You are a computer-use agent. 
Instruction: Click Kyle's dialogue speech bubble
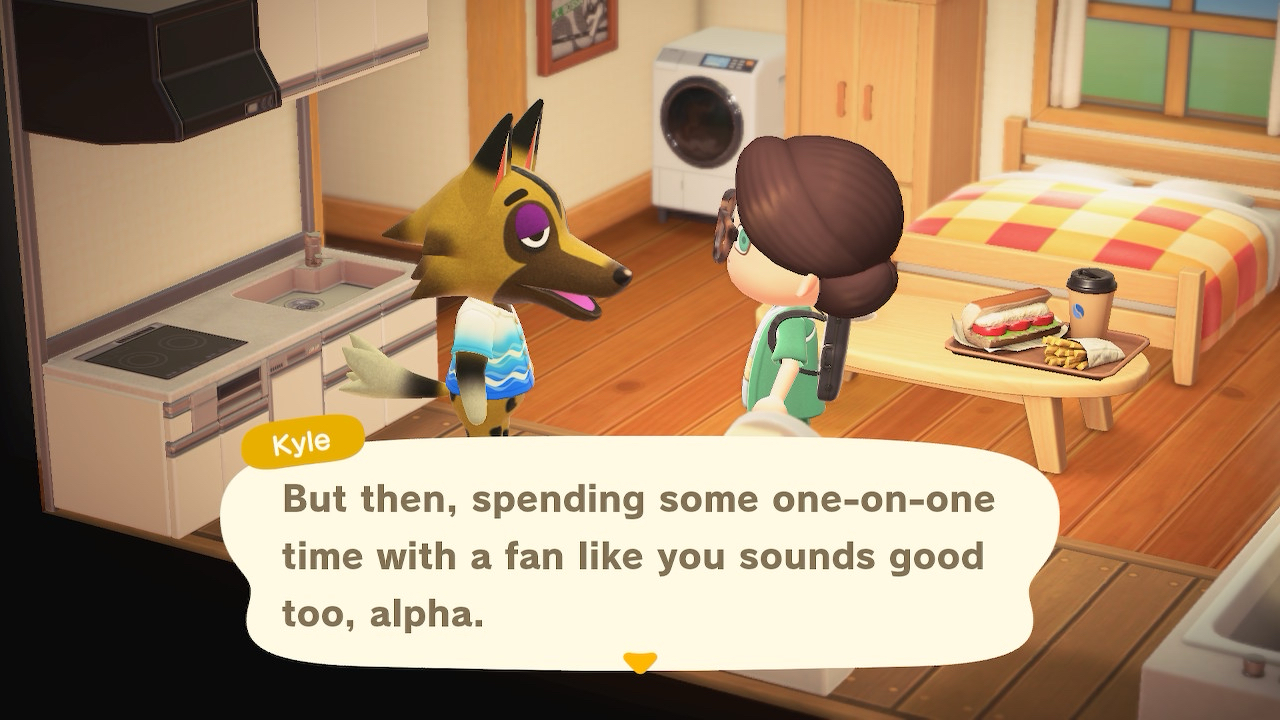point(638,555)
